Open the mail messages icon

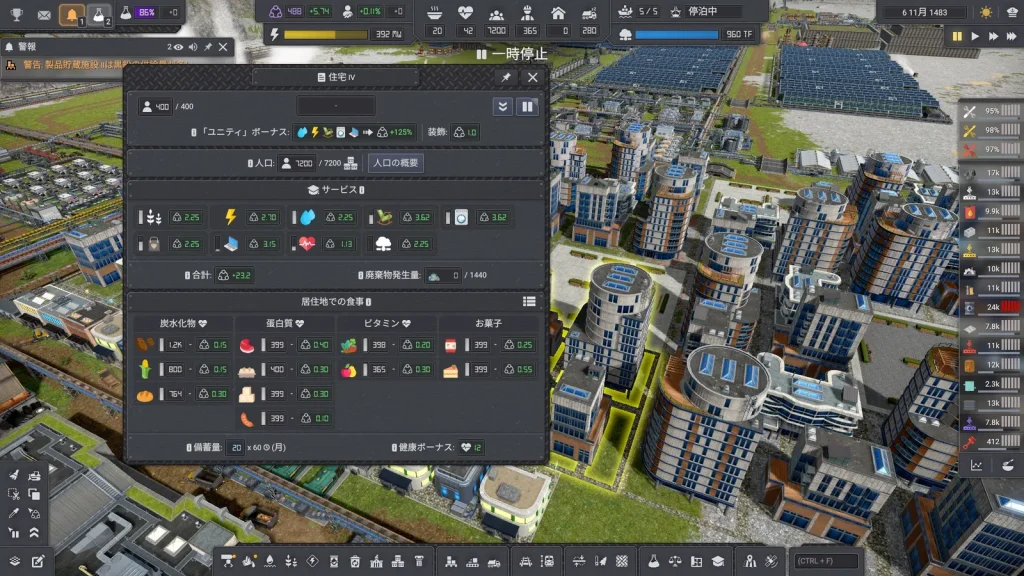coord(44,15)
